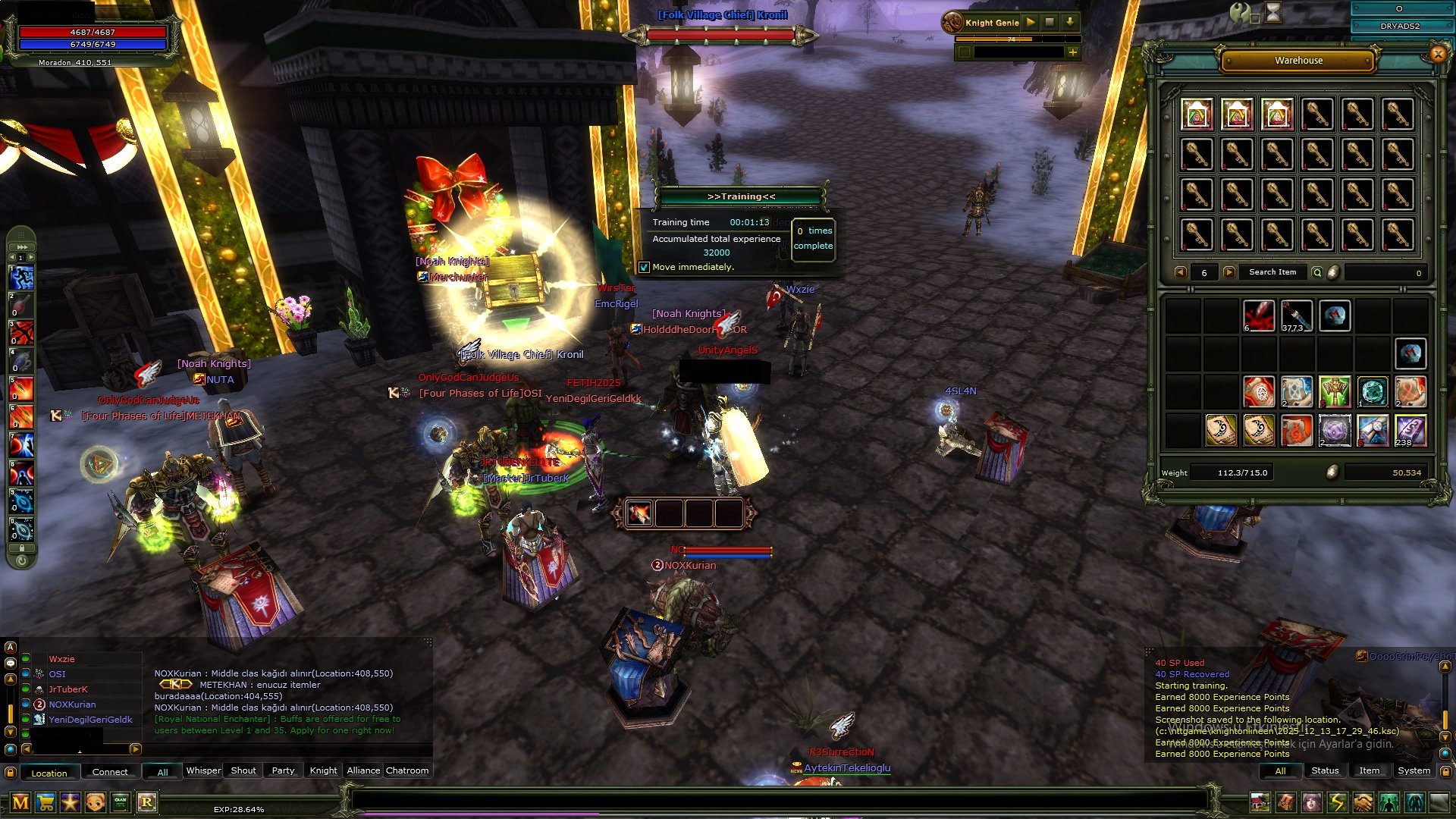Close the Warehouse window

point(1438,54)
